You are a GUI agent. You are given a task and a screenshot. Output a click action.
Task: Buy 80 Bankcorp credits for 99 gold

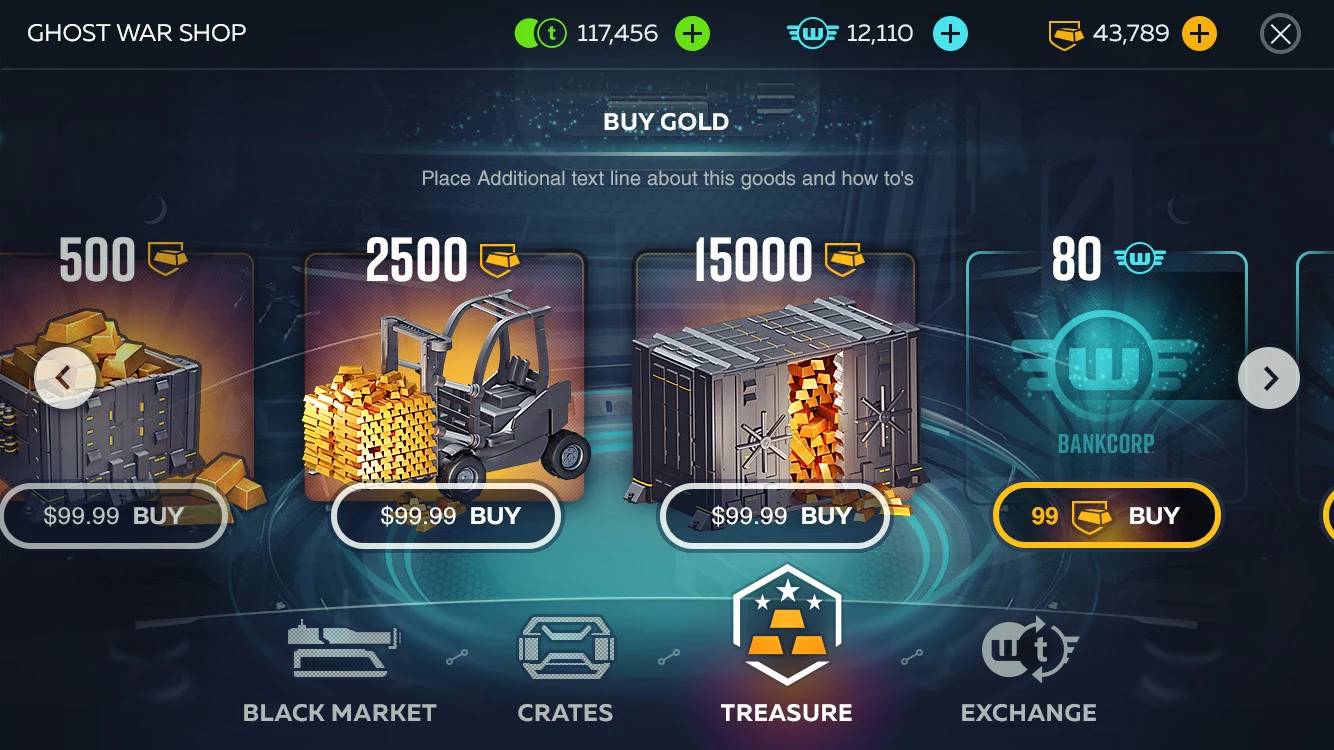(1106, 516)
